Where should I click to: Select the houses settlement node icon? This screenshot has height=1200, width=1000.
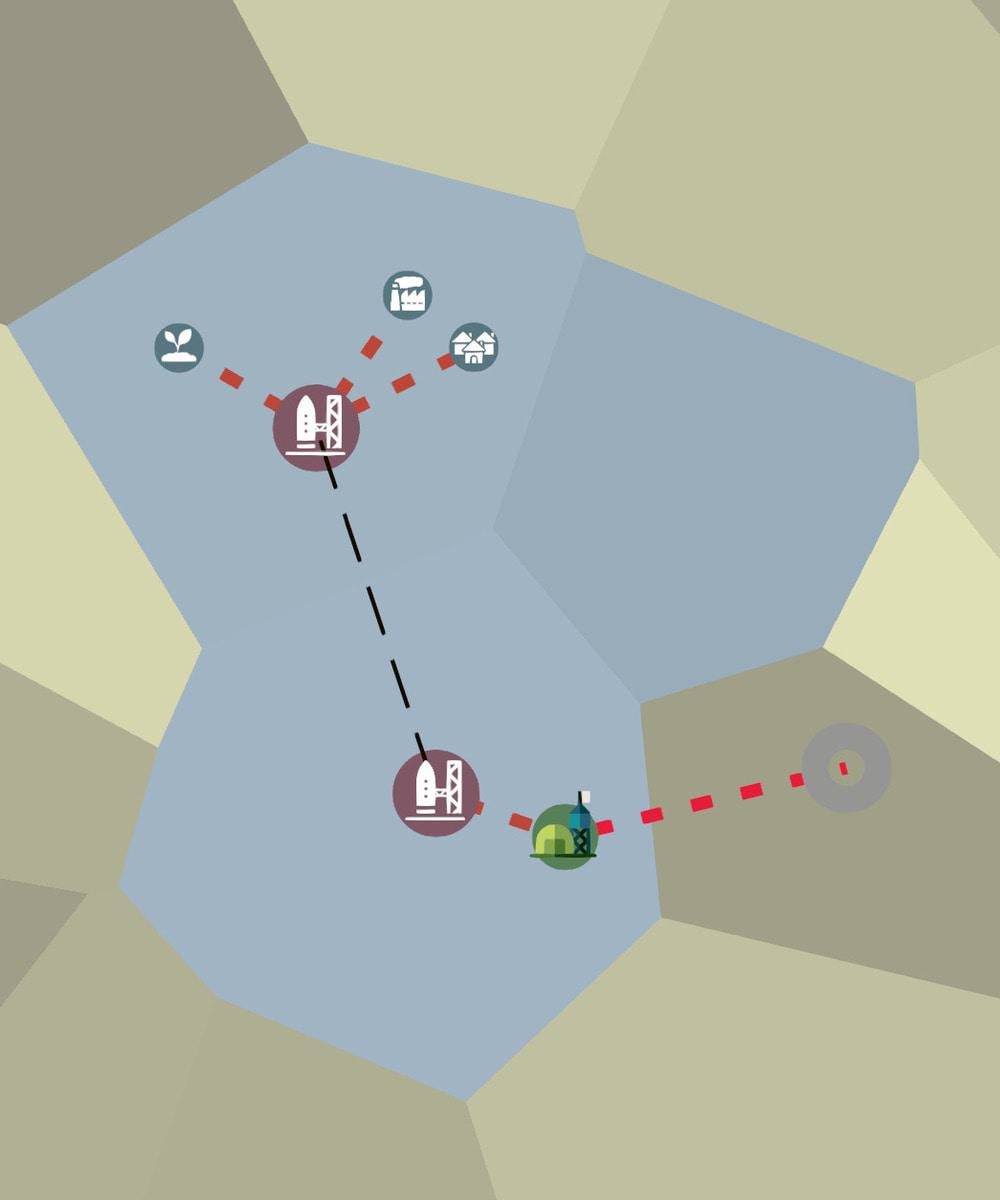tap(473, 347)
